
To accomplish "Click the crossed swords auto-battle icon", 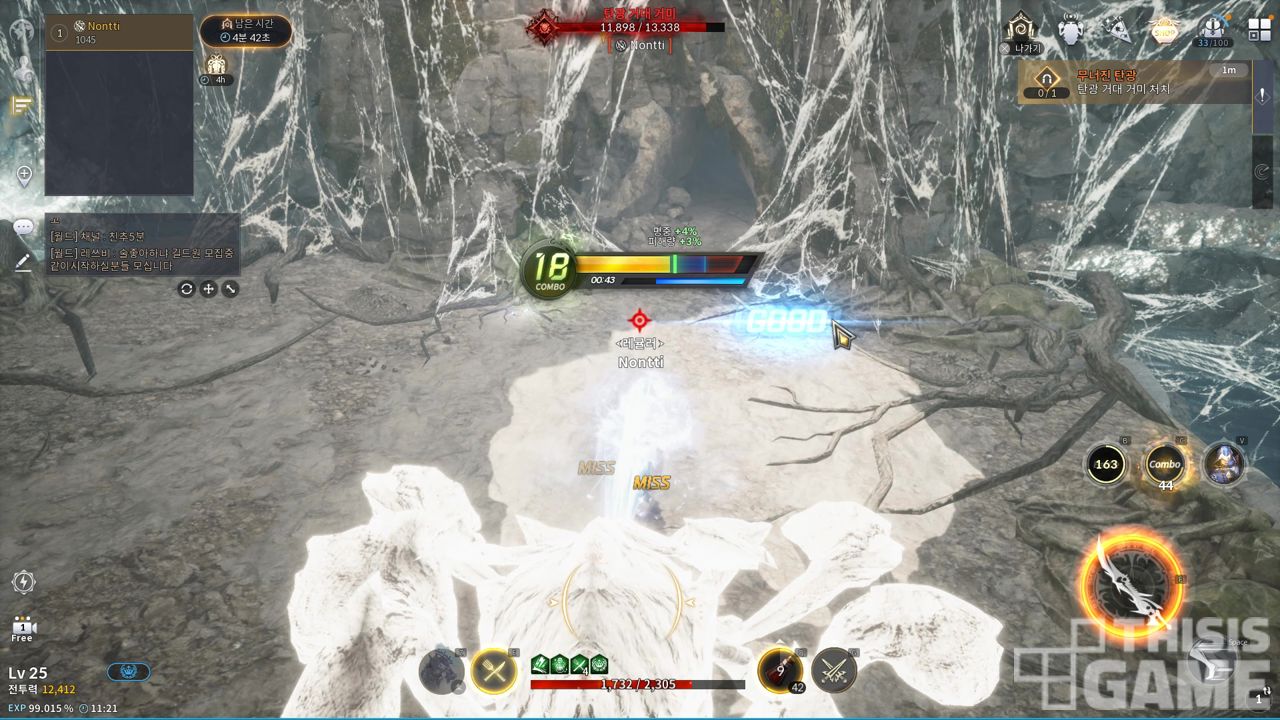I will [833, 670].
